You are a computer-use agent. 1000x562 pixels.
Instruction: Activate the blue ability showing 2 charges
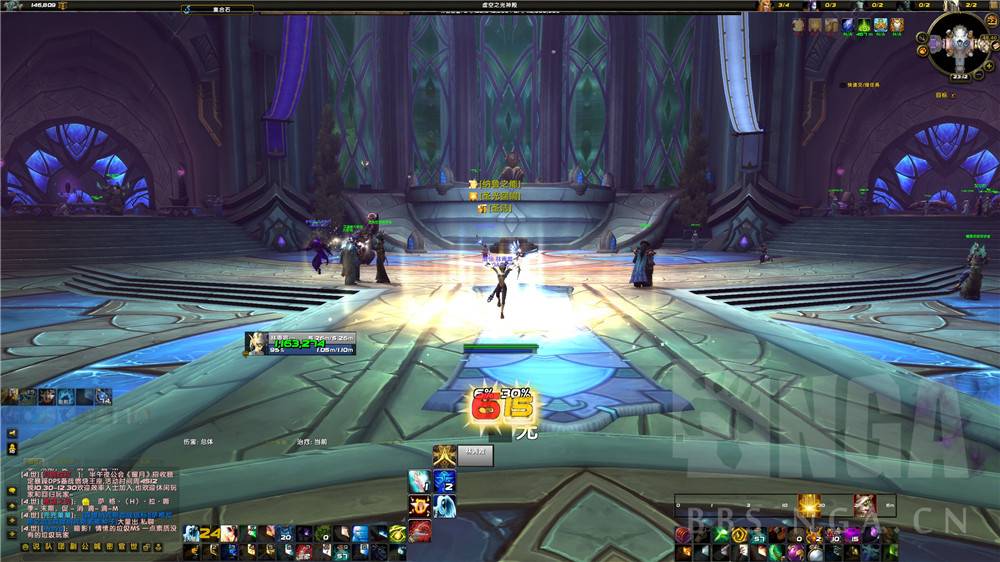[445, 481]
